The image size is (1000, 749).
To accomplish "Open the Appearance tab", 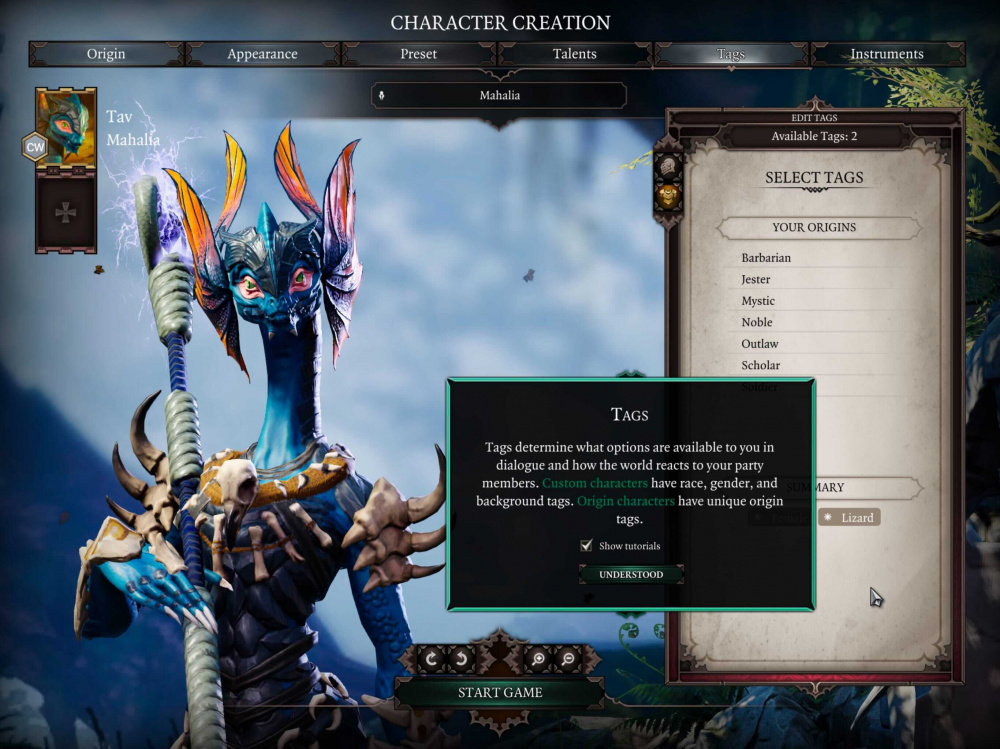I will click(x=264, y=54).
